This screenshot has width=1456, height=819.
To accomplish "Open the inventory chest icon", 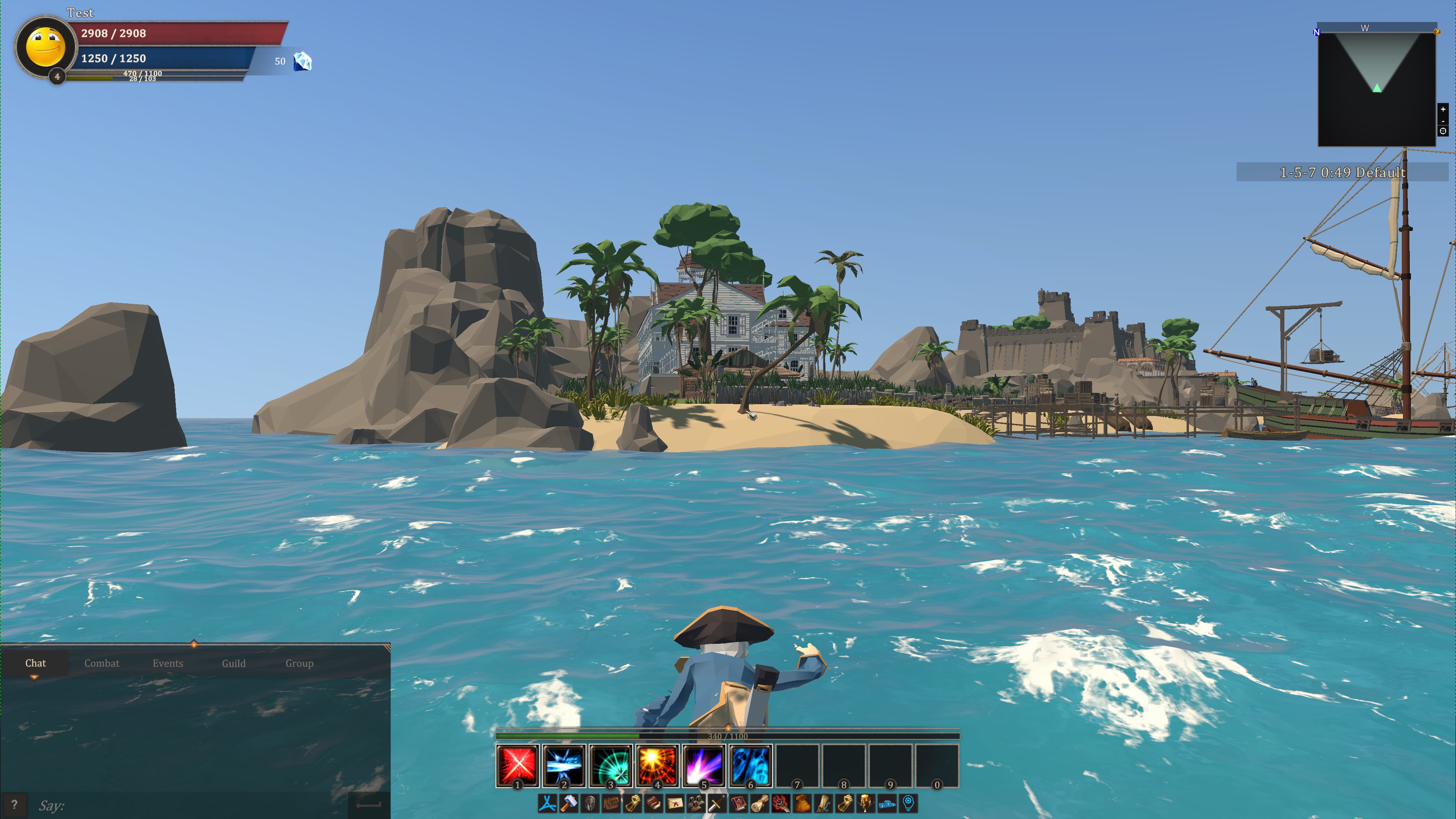I will (x=612, y=803).
